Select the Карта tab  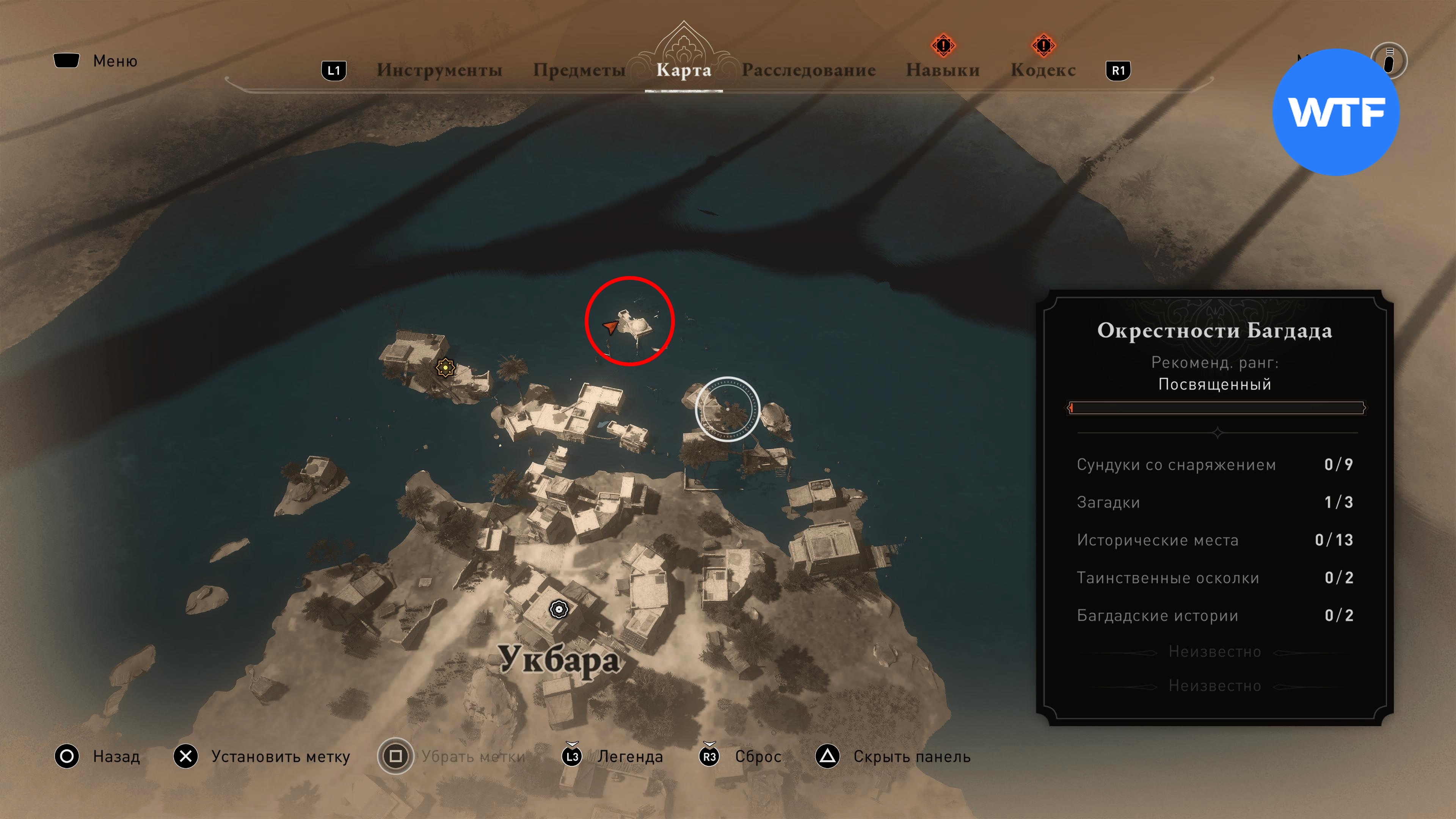click(683, 70)
